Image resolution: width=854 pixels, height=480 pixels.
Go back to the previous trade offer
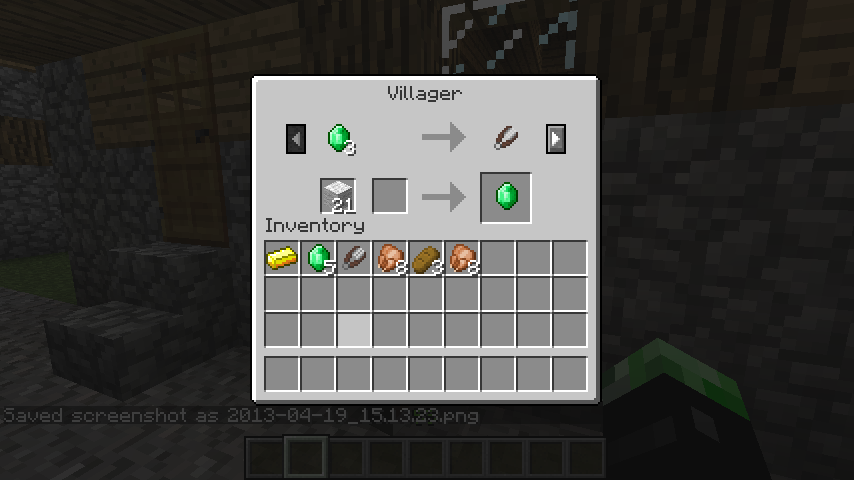(295, 139)
